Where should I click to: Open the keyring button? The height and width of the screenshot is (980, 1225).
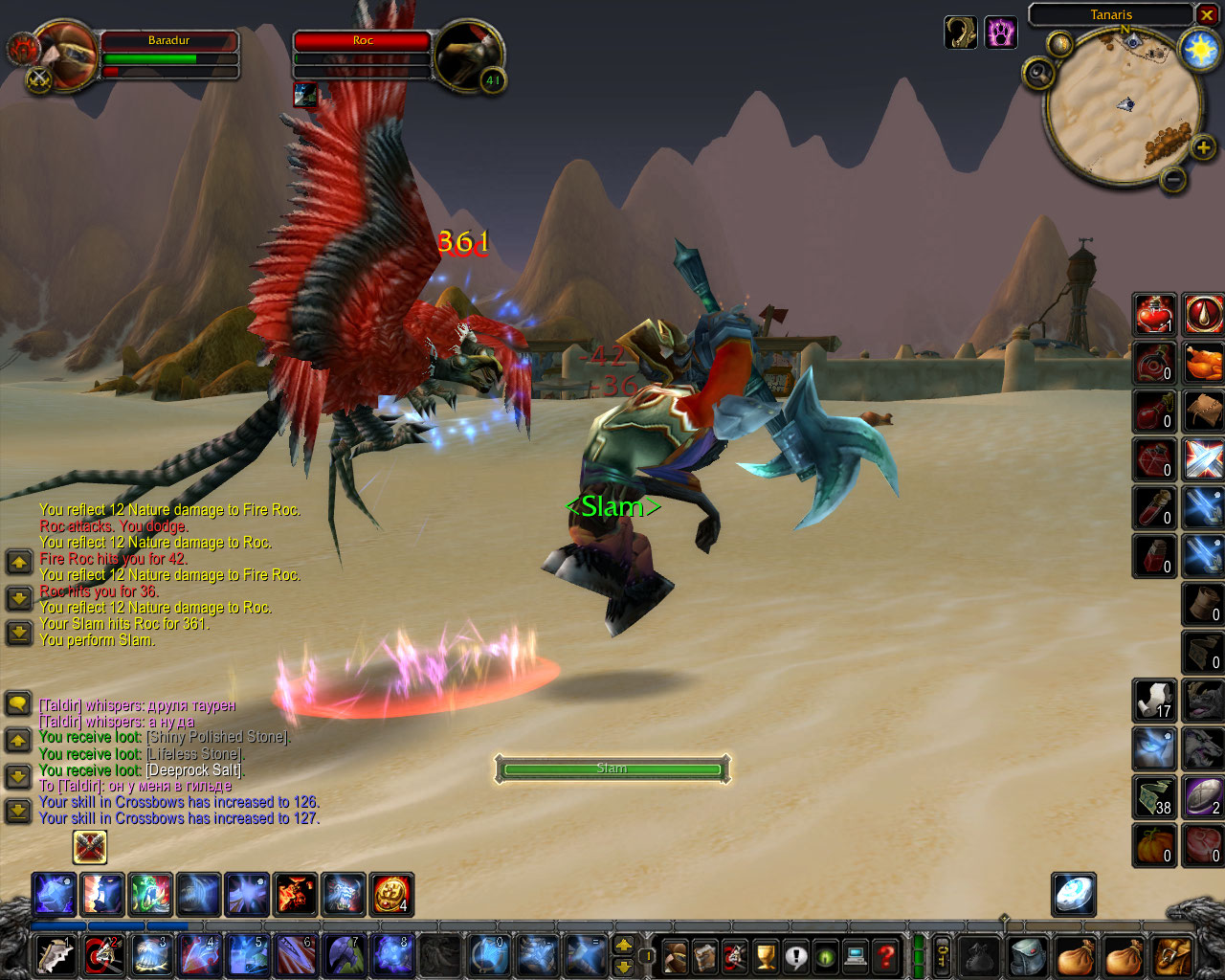click(x=942, y=956)
